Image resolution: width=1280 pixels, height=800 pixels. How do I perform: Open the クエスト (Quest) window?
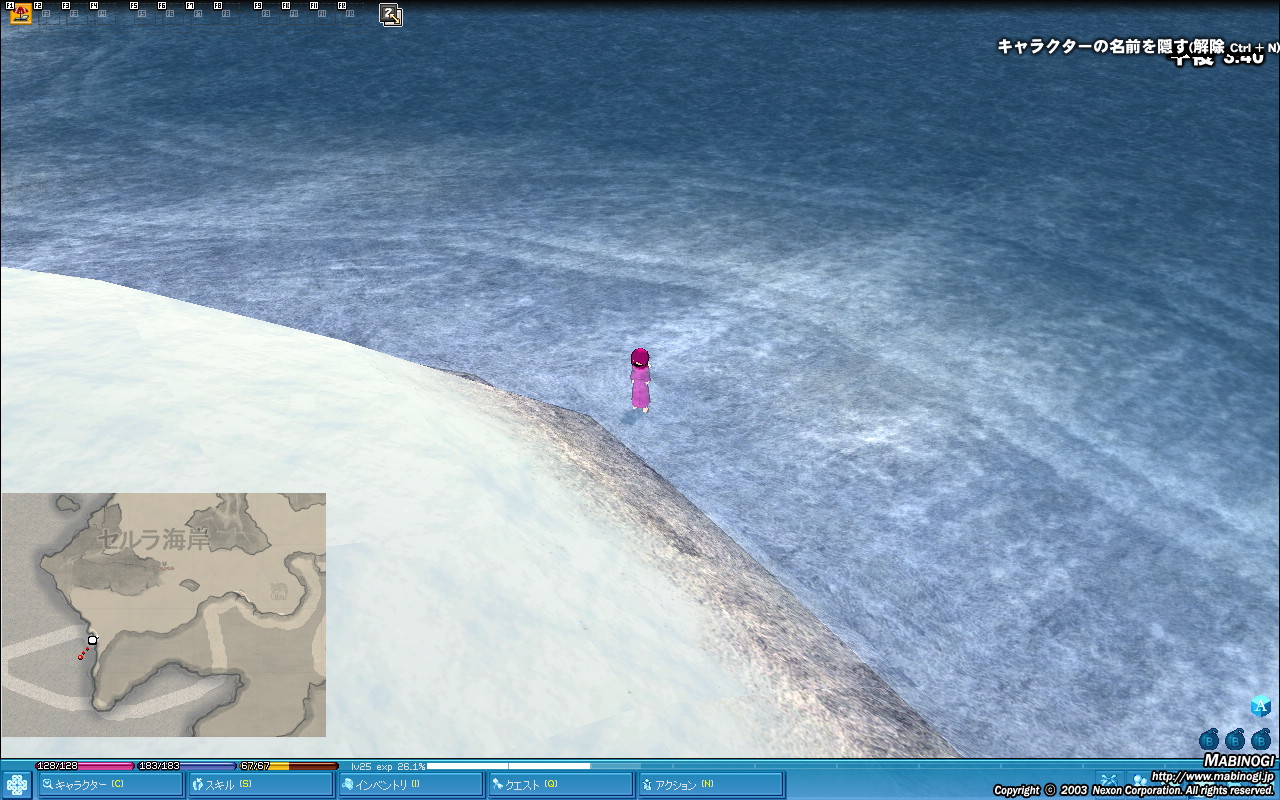click(560, 785)
